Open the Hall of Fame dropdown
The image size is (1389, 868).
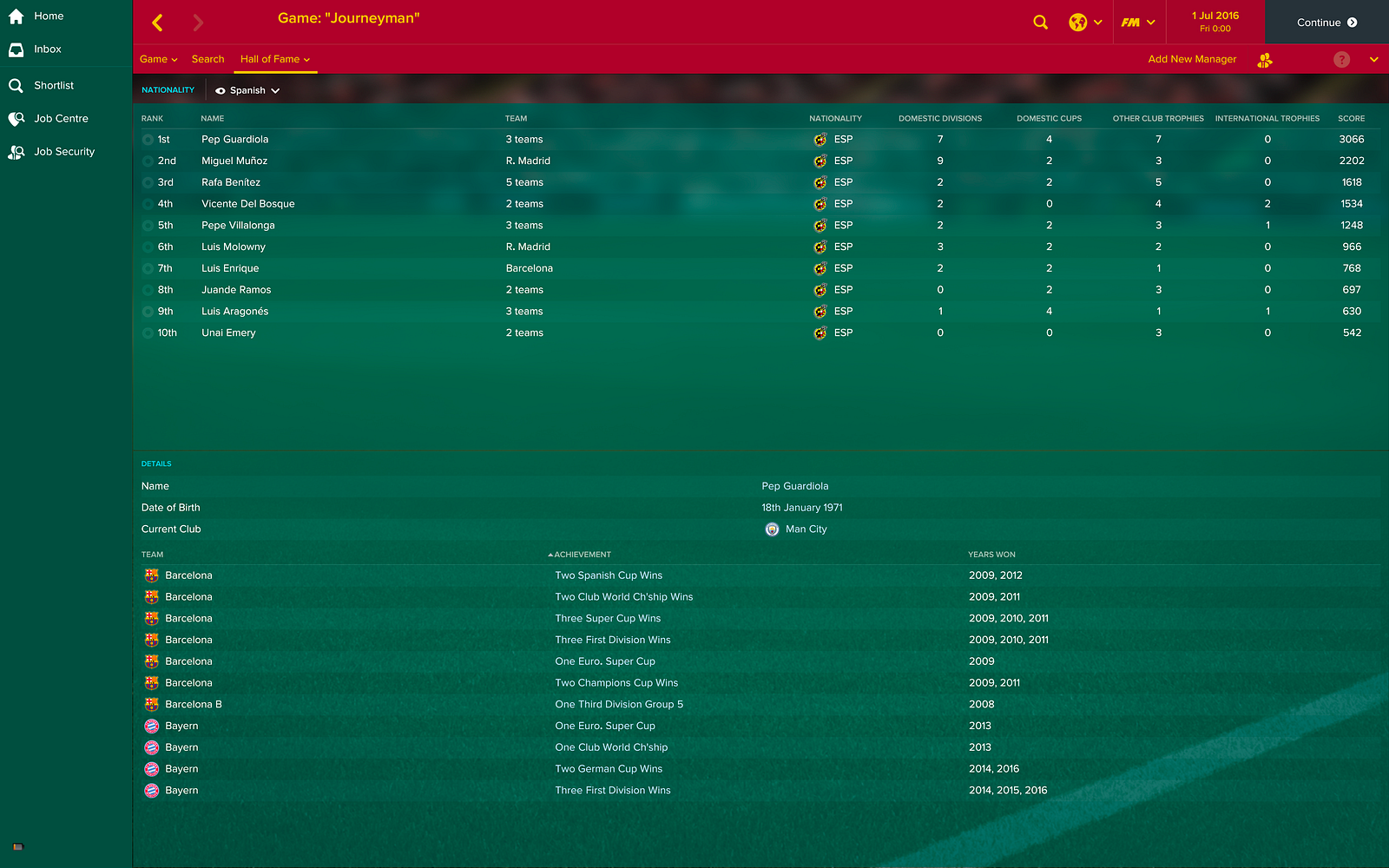274,59
